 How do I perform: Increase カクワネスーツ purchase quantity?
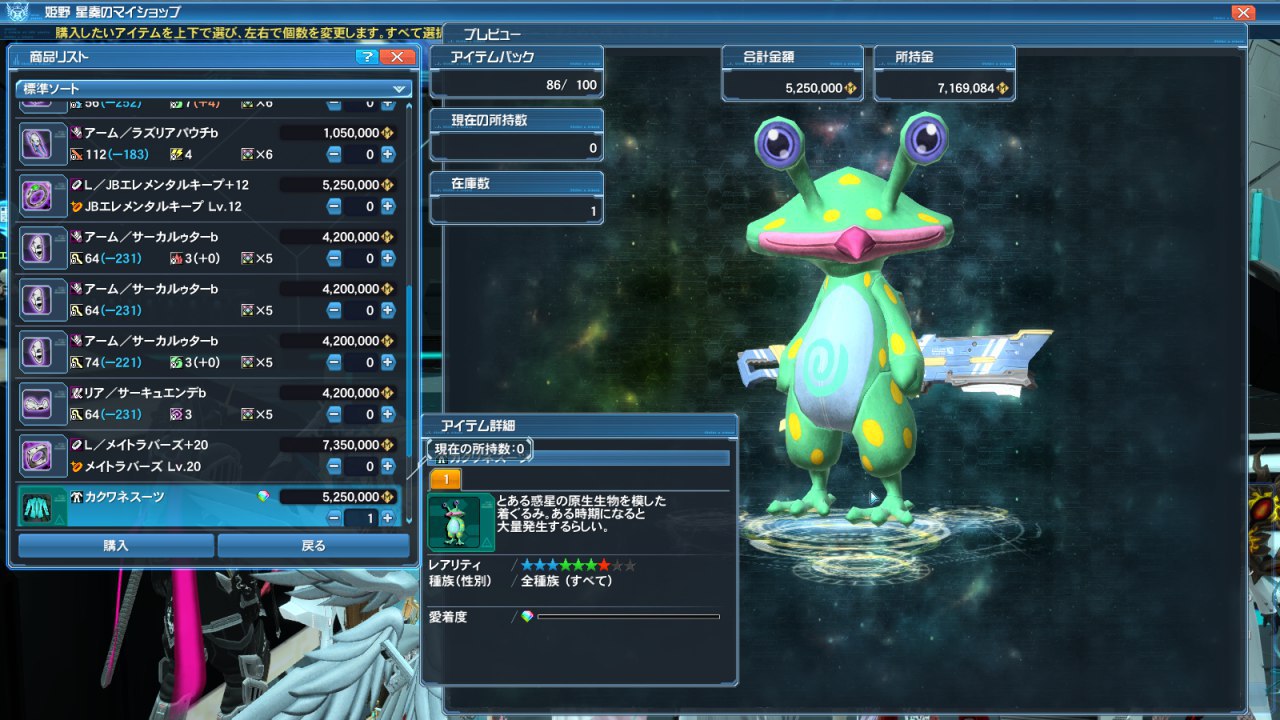coord(388,518)
